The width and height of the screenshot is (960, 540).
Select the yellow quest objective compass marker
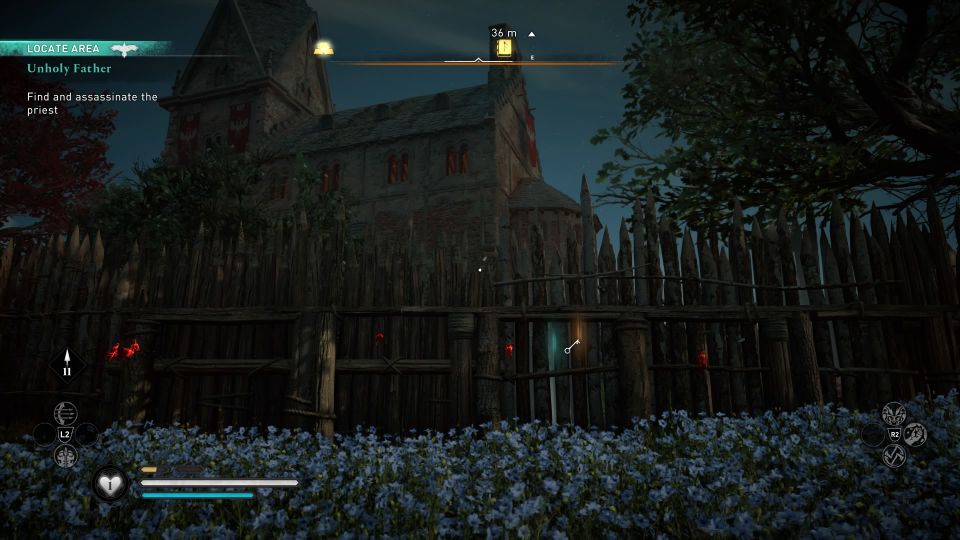pyautogui.click(x=505, y=47)
